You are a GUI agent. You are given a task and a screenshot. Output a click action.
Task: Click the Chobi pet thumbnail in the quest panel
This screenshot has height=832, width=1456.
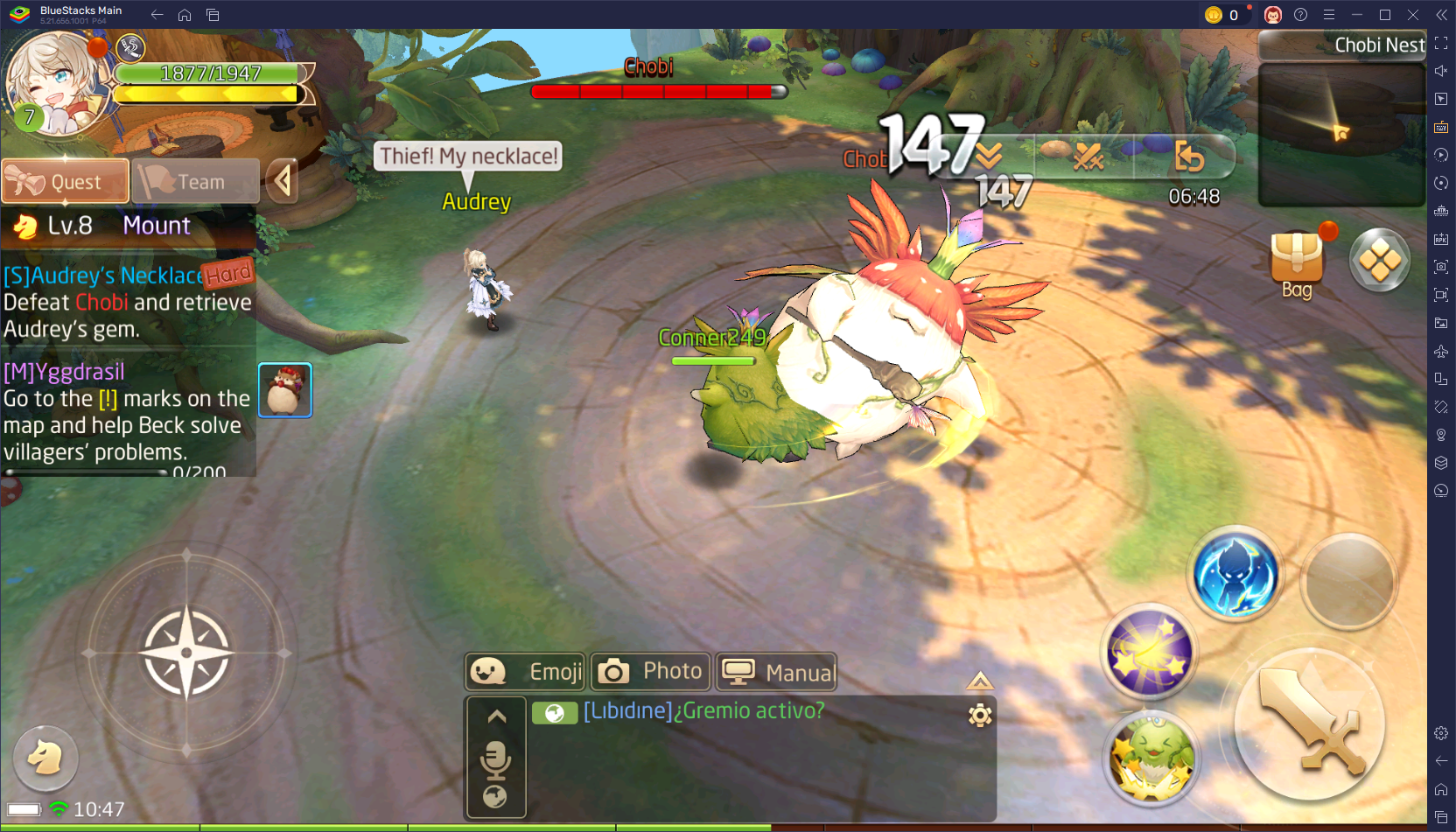click(x=284, y=389)
